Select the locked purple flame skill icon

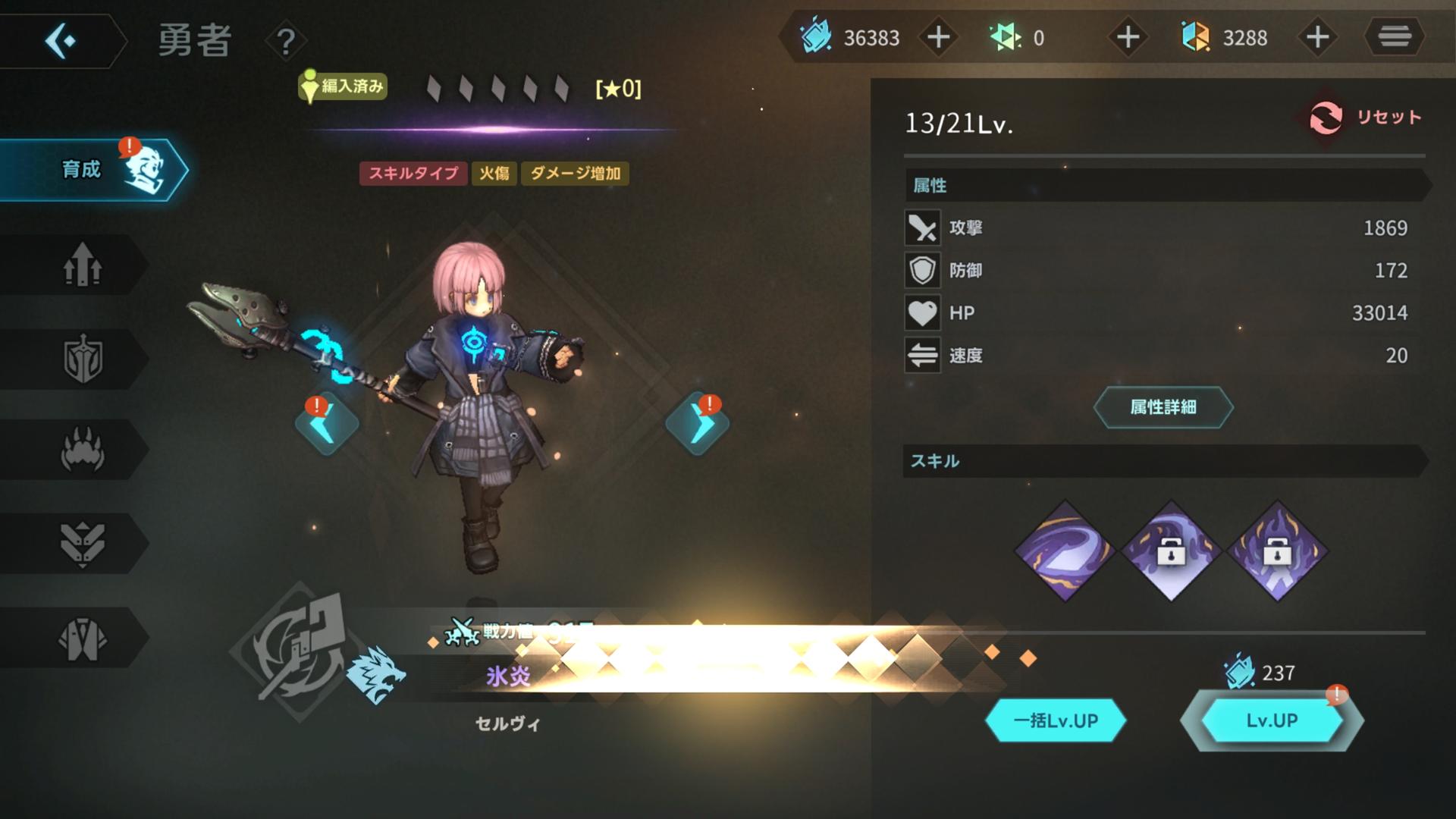pyautogui.click(x=1277, y=551)
